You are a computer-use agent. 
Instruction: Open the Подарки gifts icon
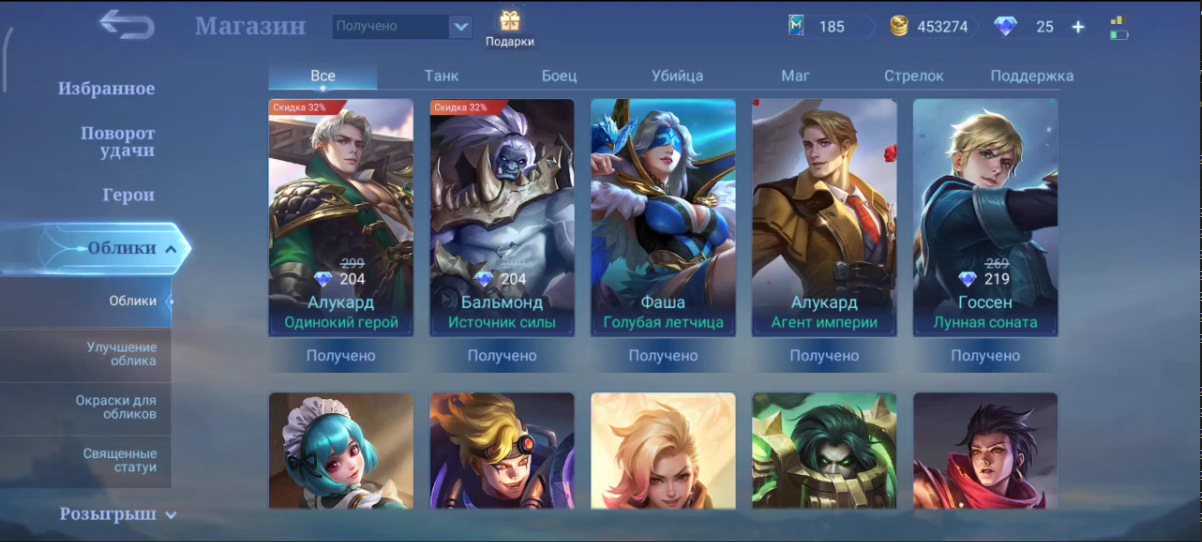(x=510, y=28)
